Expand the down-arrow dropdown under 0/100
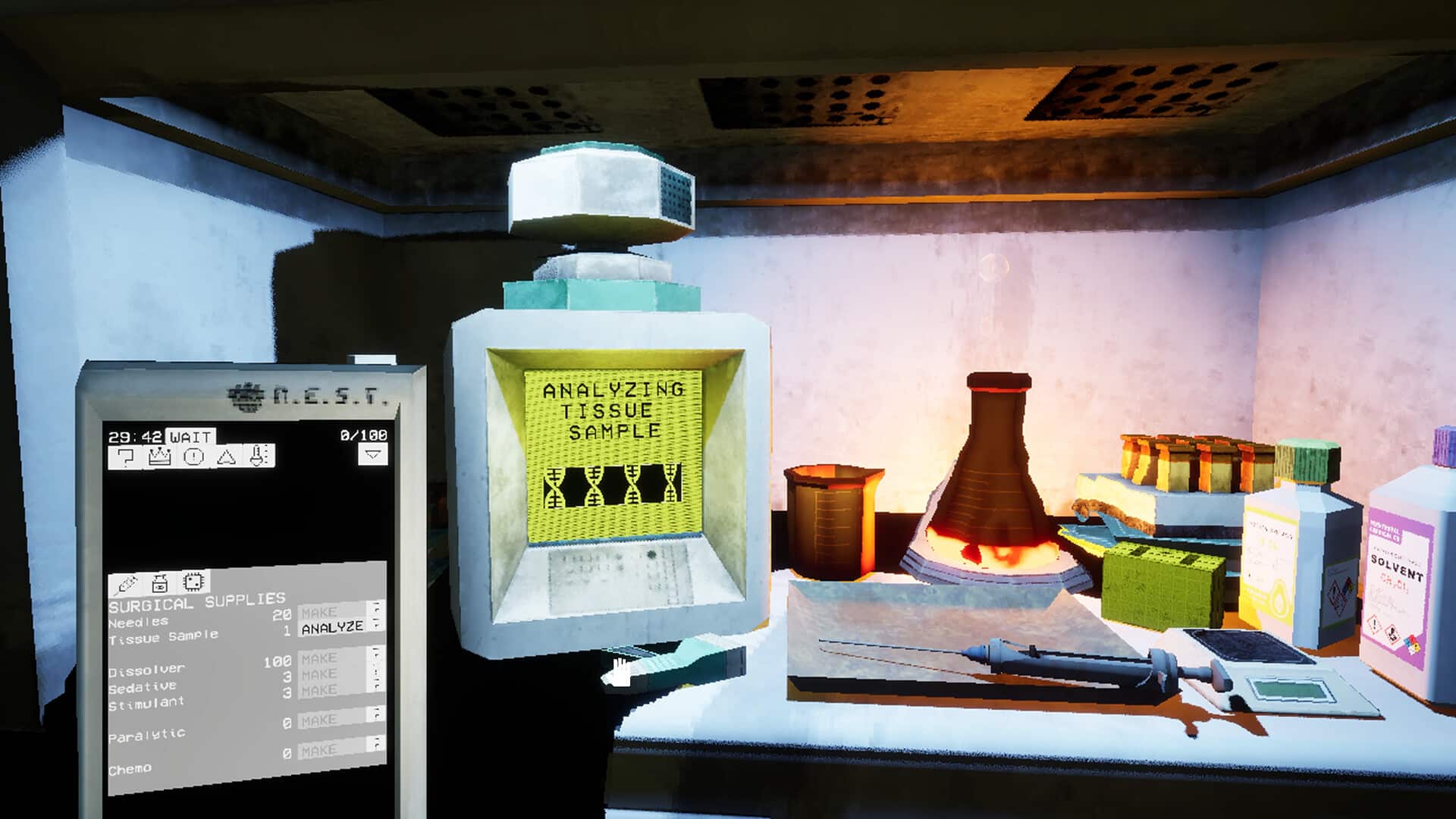The height and width of the screenshot is (819, 1456). (372, 454)
